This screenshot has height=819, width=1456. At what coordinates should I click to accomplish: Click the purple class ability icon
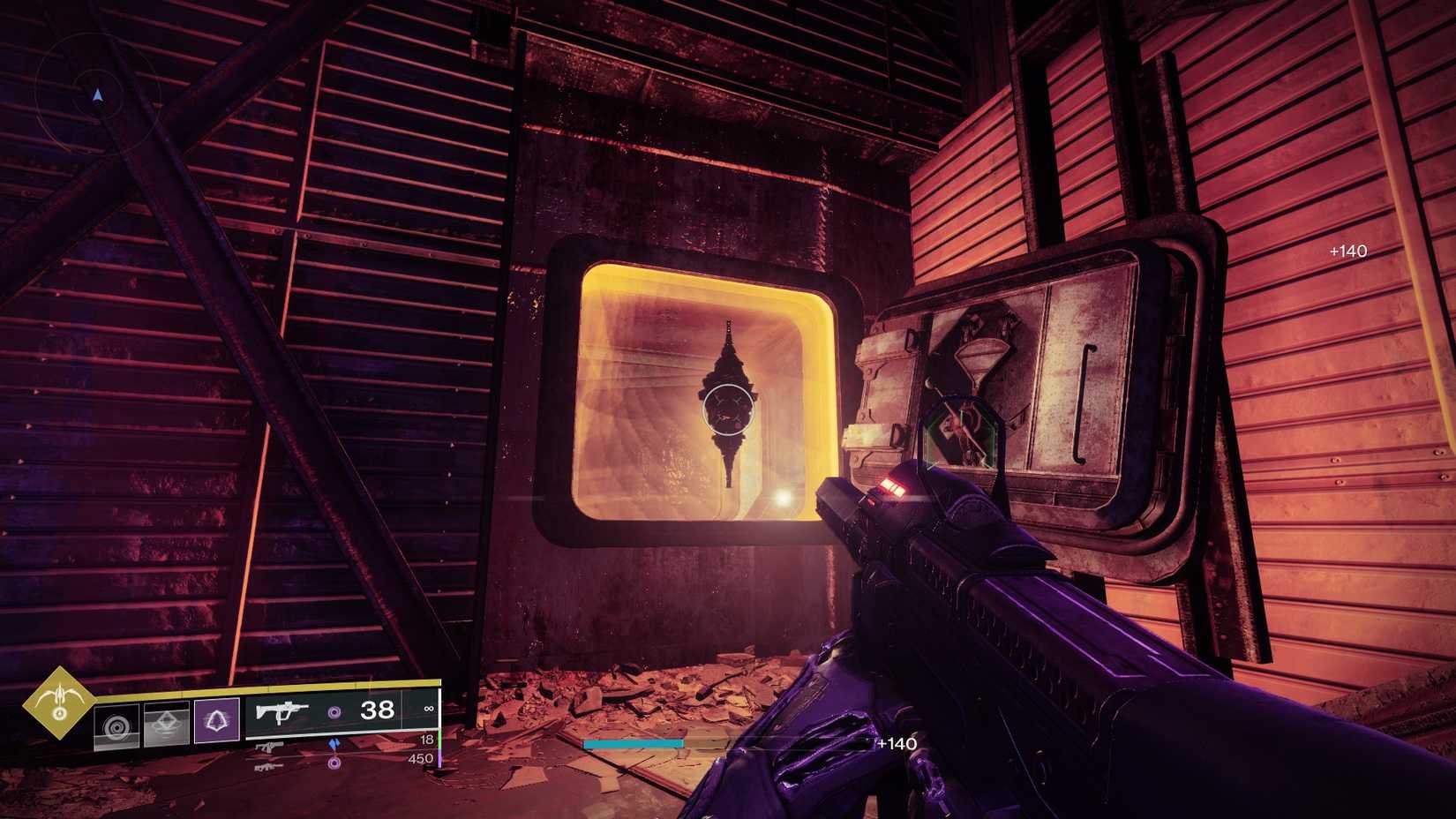click(x=216, y=719)
